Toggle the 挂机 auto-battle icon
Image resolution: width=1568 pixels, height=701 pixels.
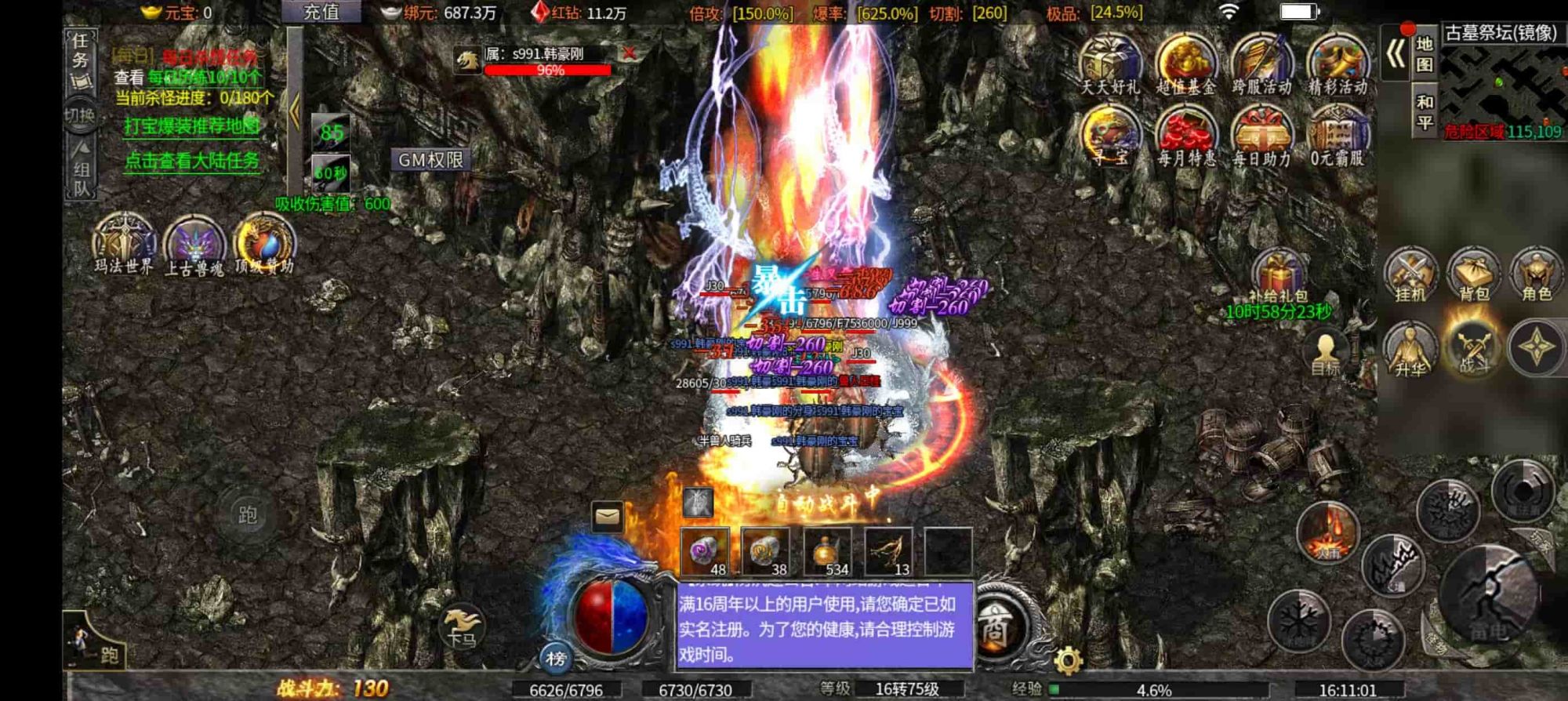tap(1410, 274)
